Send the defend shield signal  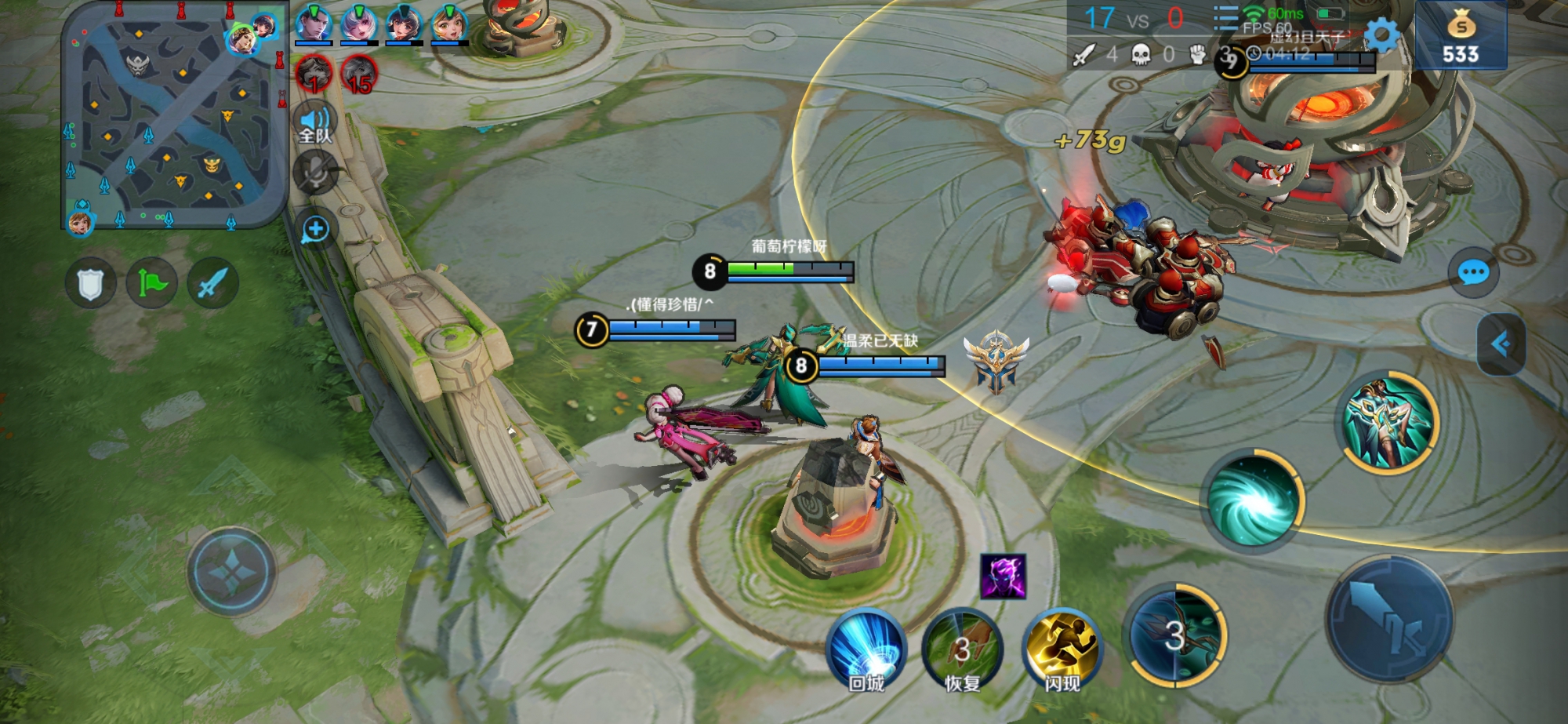[90, 283]
